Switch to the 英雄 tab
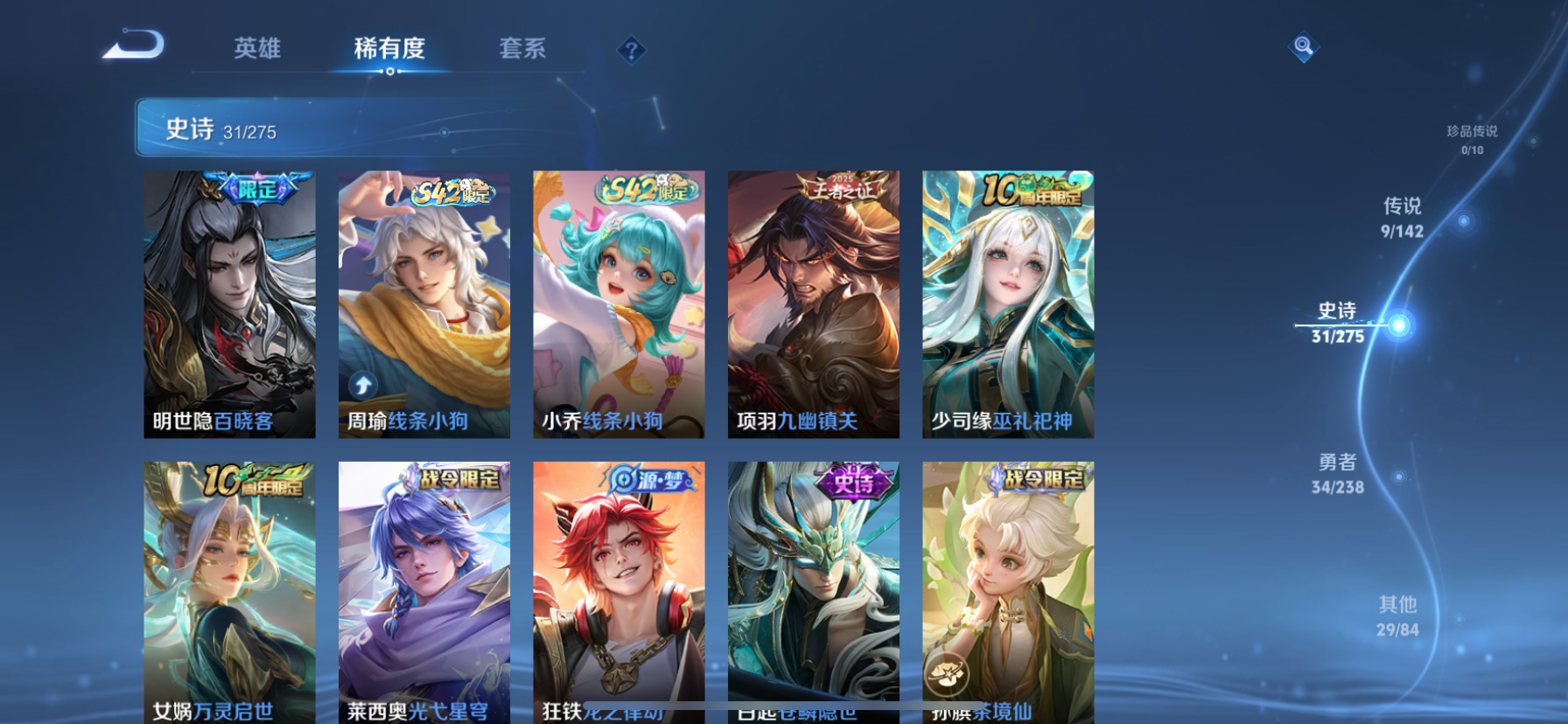1568x724 pixels. pos(257,48)
